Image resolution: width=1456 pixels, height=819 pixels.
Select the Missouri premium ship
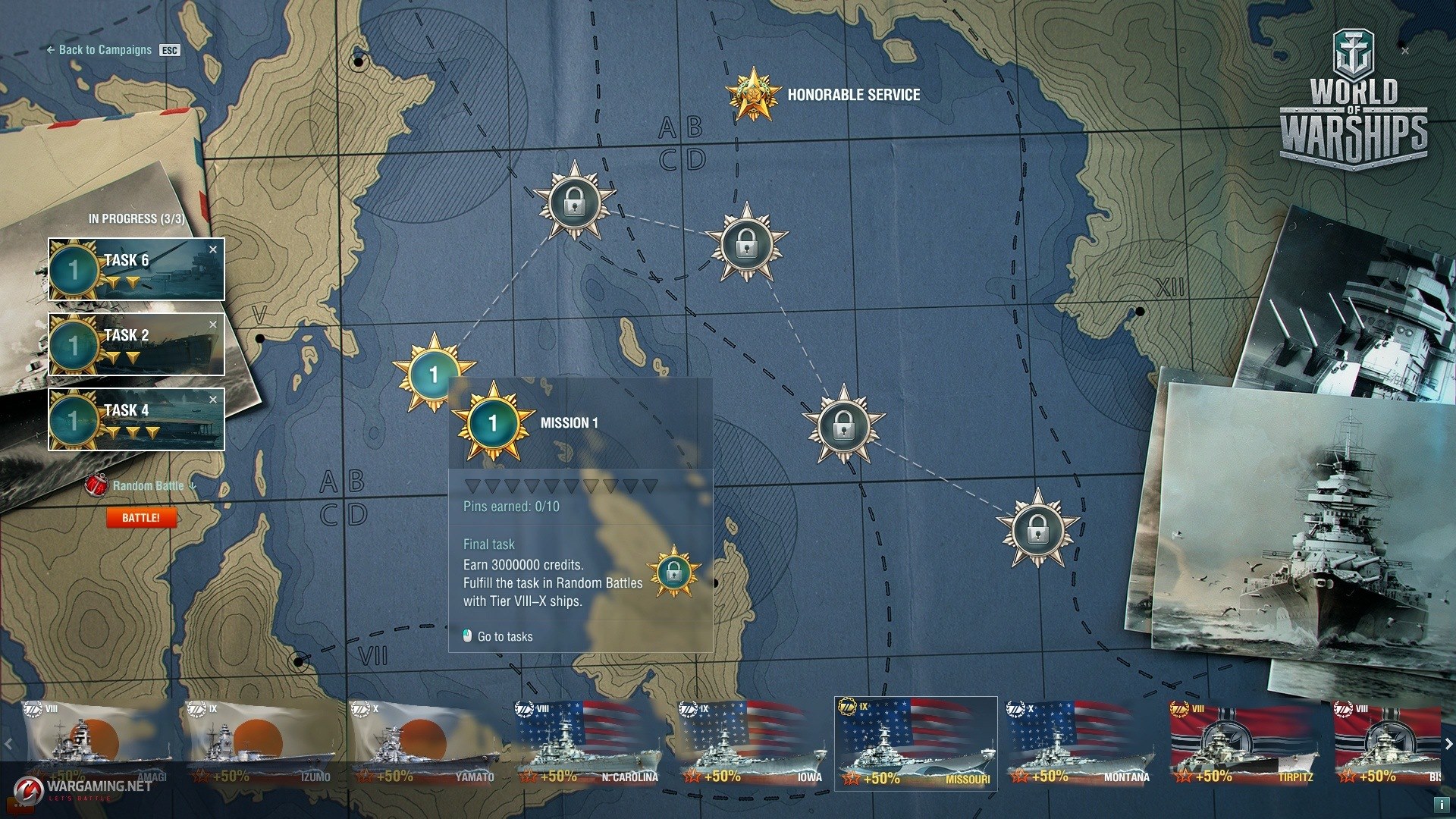coord(915,743)
